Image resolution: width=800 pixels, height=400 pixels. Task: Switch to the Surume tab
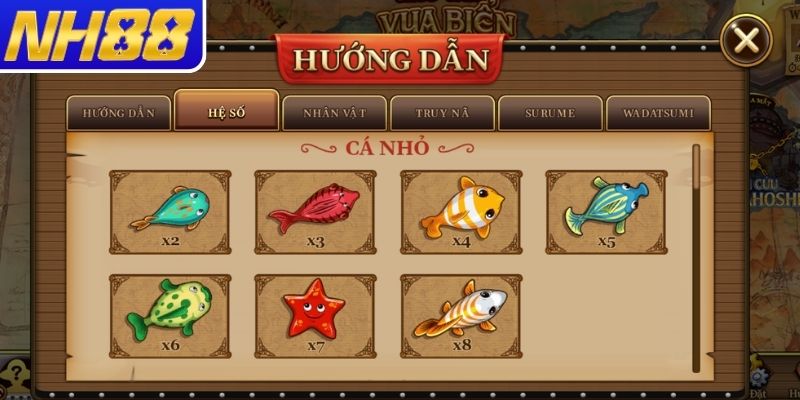pos(550,113)
